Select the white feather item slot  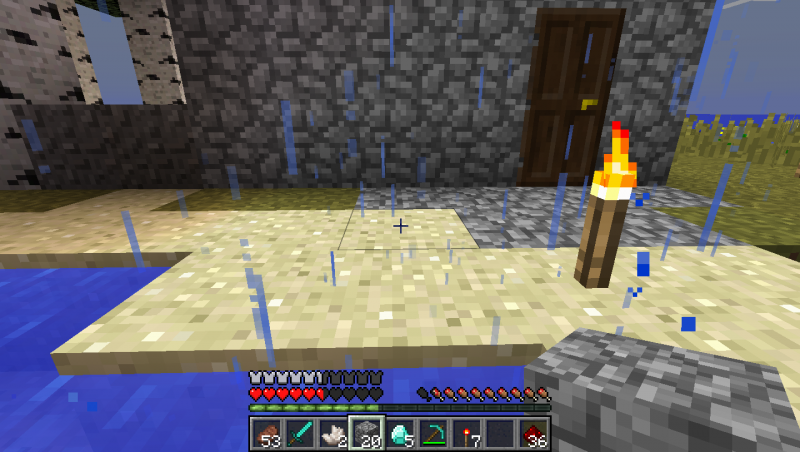tap(333, 434)
